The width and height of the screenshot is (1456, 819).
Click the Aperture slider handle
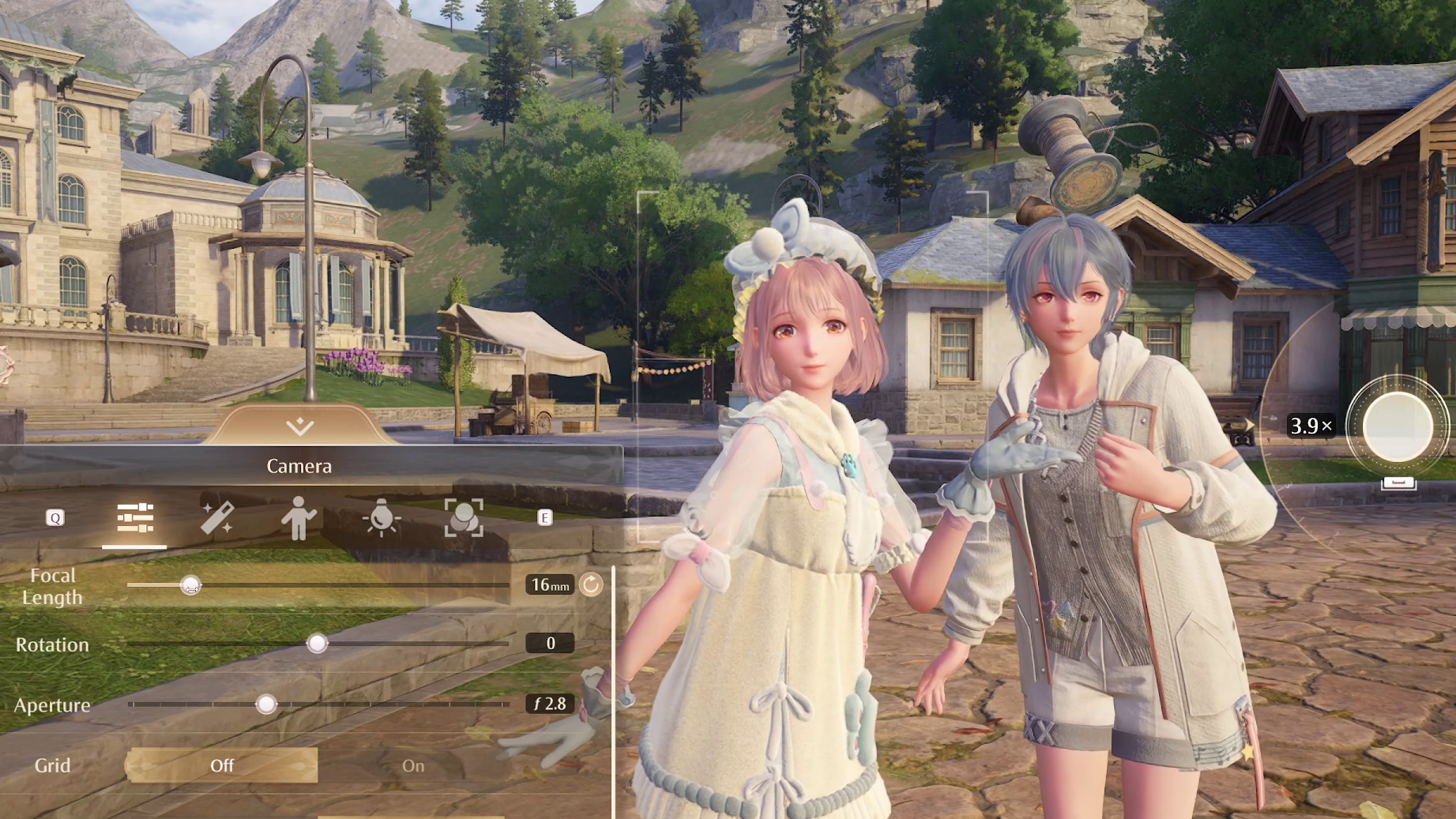(x=266, y=704)
